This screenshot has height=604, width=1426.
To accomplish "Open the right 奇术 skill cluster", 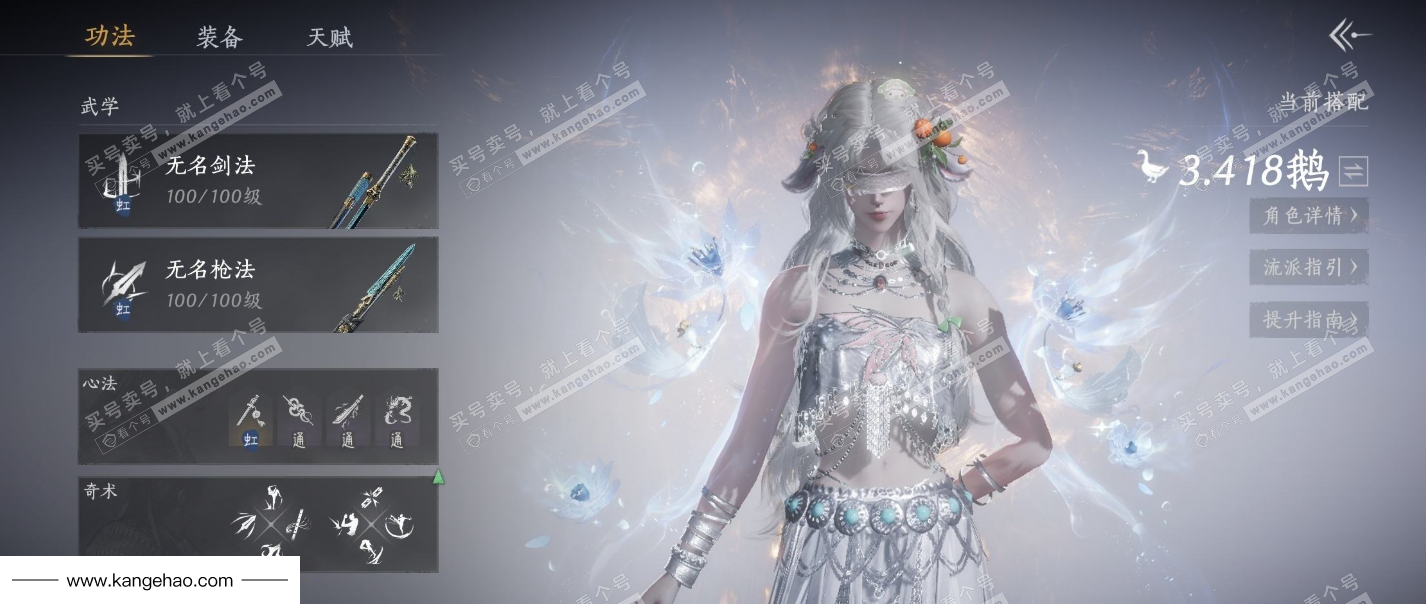I will tap(372, 522).
